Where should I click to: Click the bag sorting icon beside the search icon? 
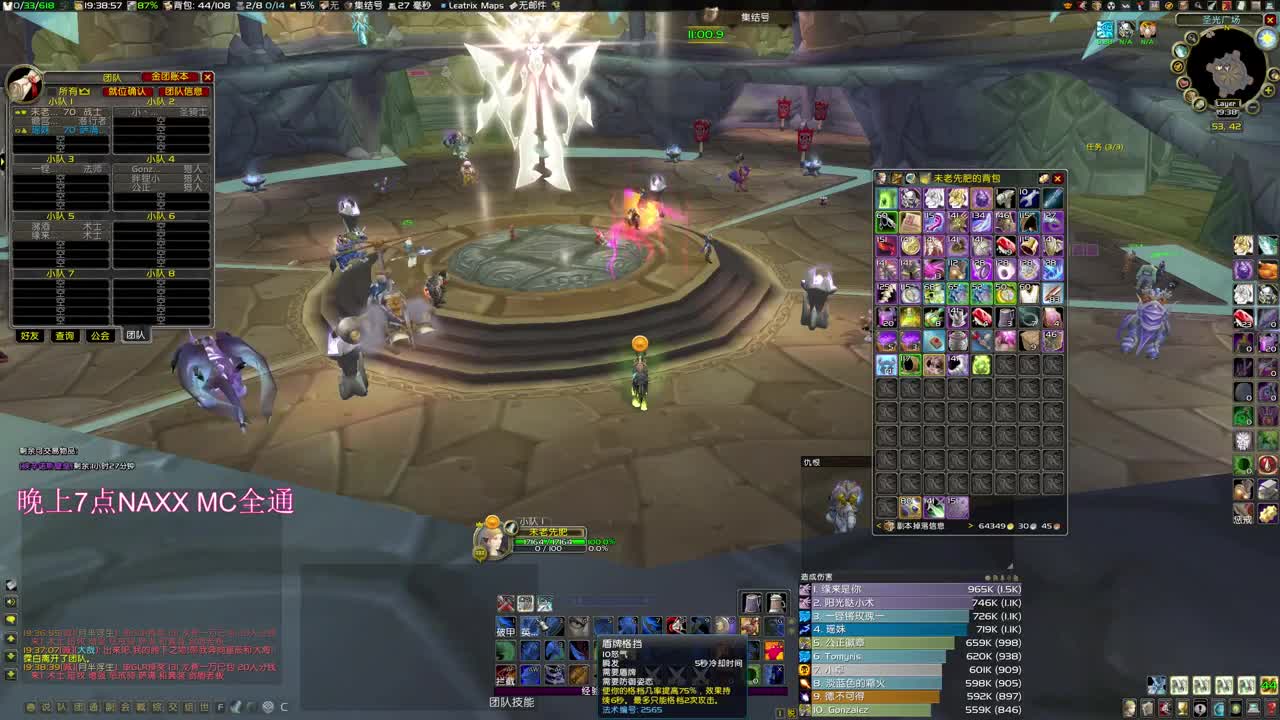pyautogui.click(x=895, y=178)
